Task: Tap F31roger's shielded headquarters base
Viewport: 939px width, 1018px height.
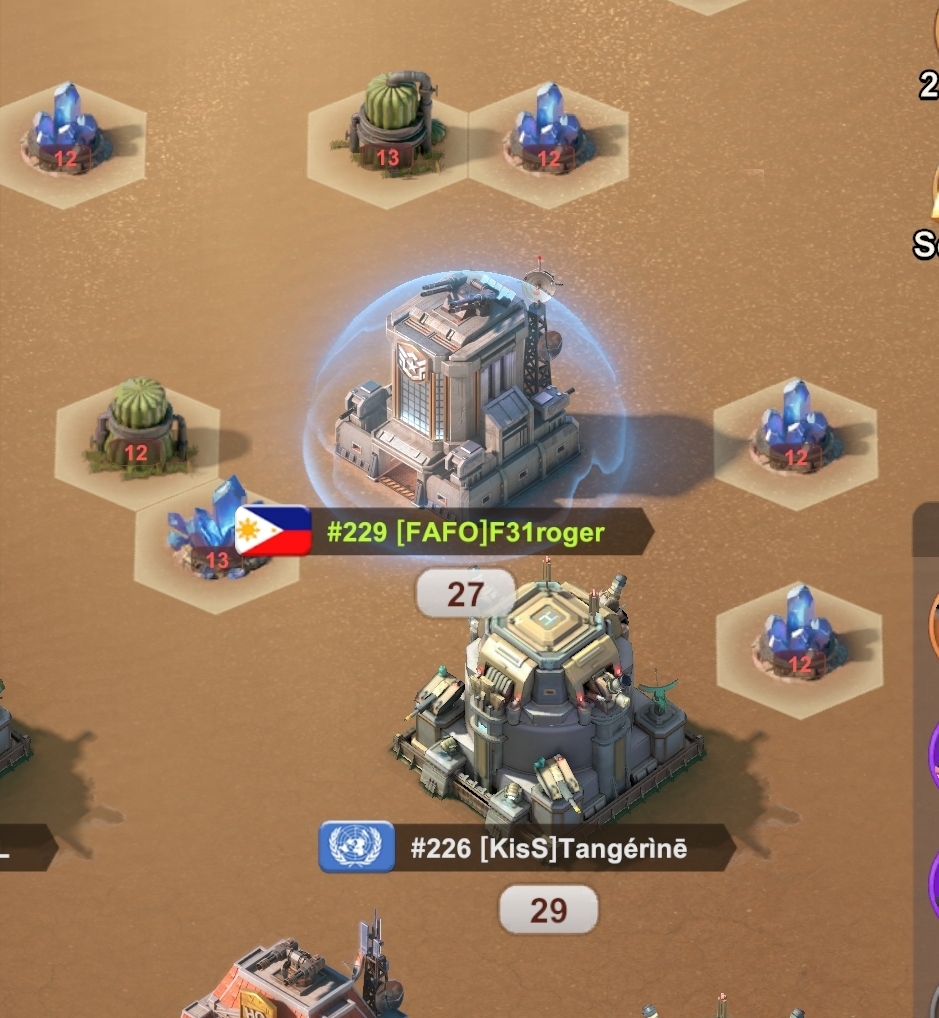Action: (462, 400)
